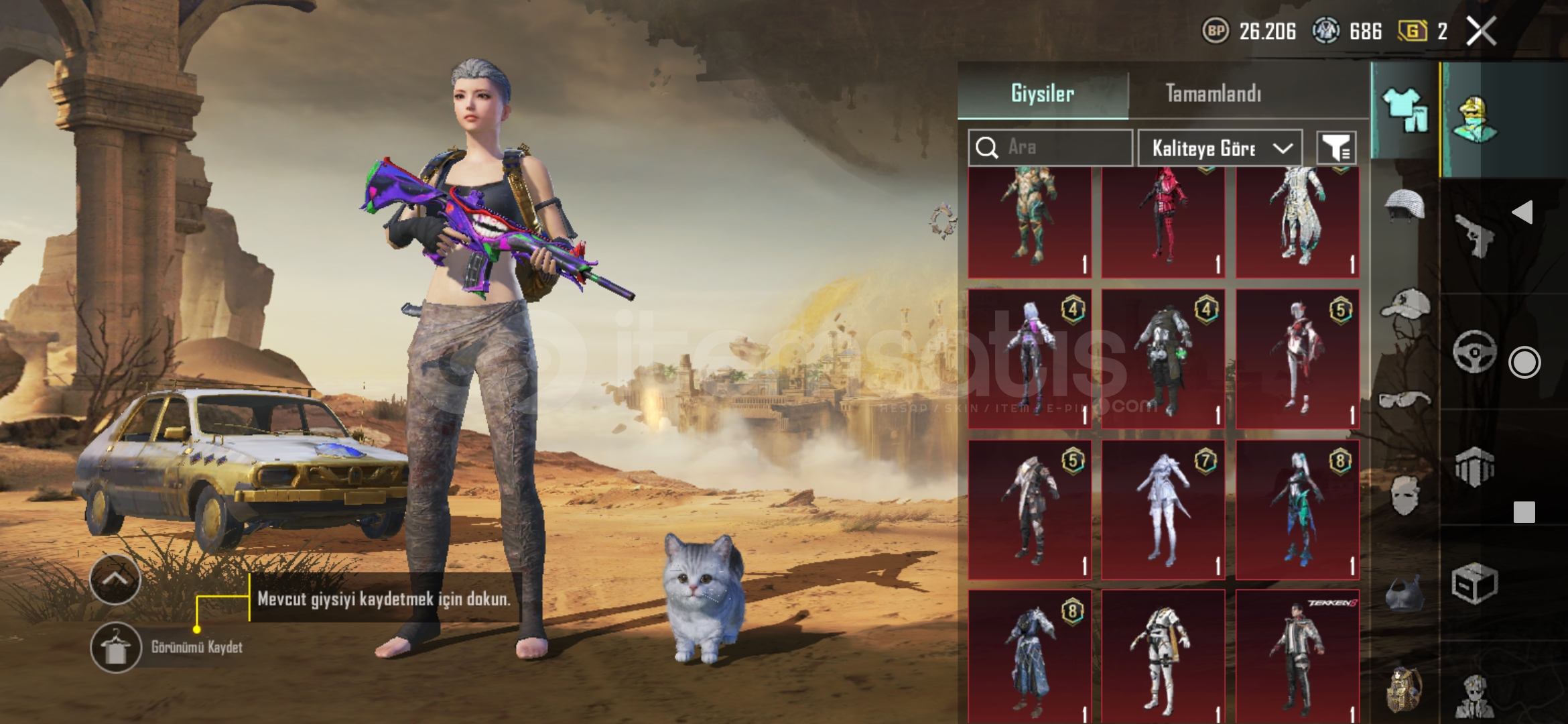Screen dimensions: 1568x724
Task: Select the red hooded outfit tile
Action: [x=1163, y=221]
